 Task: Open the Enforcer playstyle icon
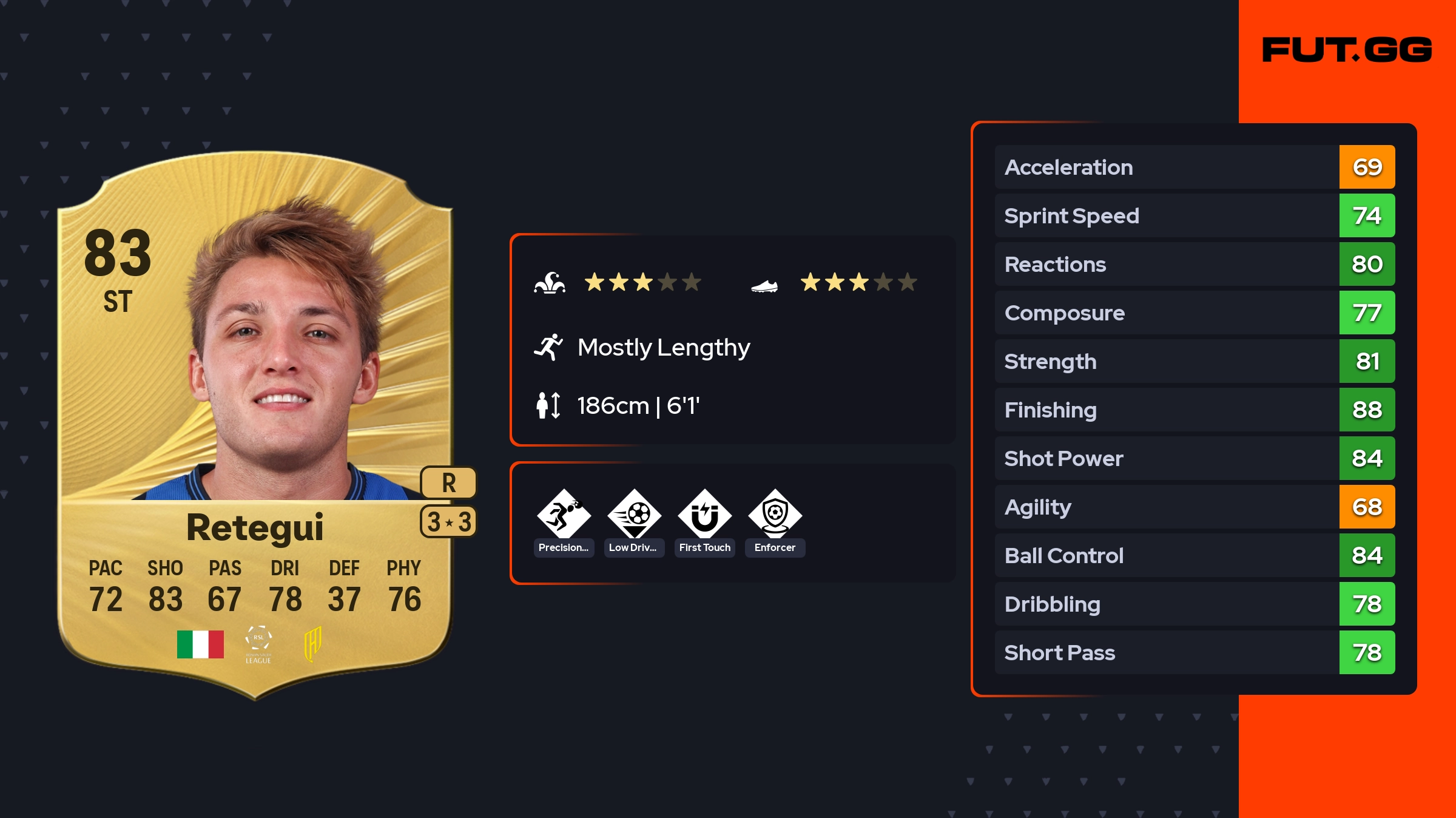tap(775, 515)
